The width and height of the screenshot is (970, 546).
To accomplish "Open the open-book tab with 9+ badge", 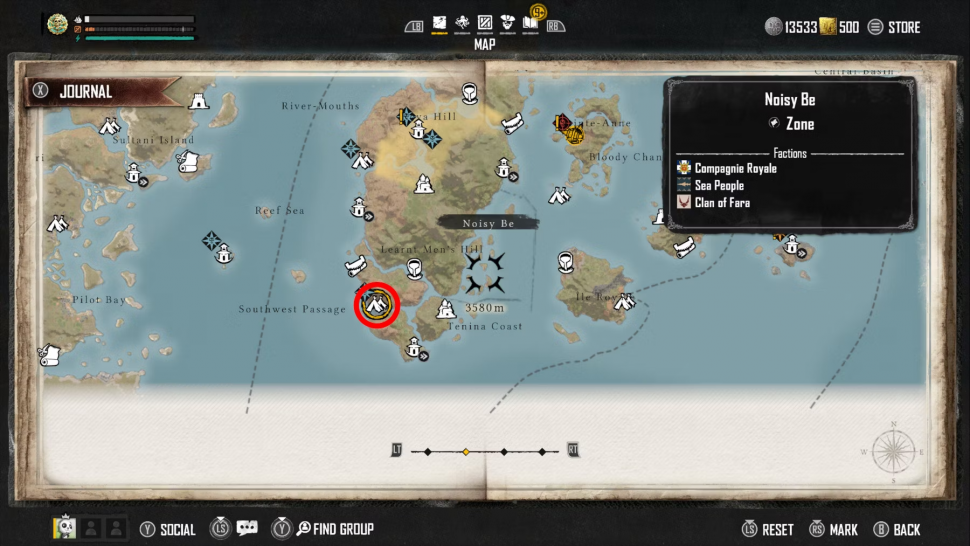I will pyautogui.click(x=531, y=23).
